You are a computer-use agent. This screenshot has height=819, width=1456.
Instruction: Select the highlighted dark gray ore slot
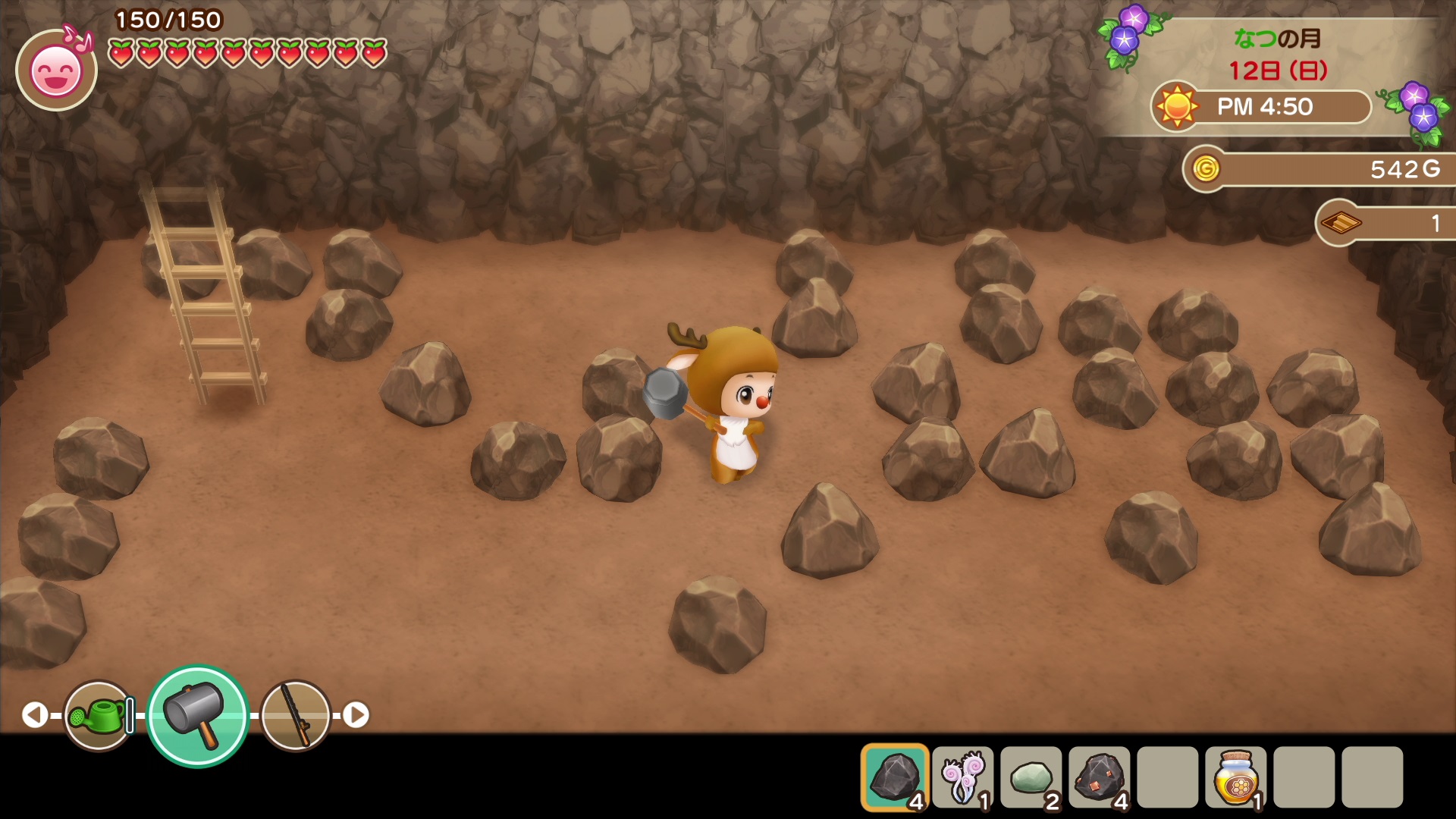[895, 777]
